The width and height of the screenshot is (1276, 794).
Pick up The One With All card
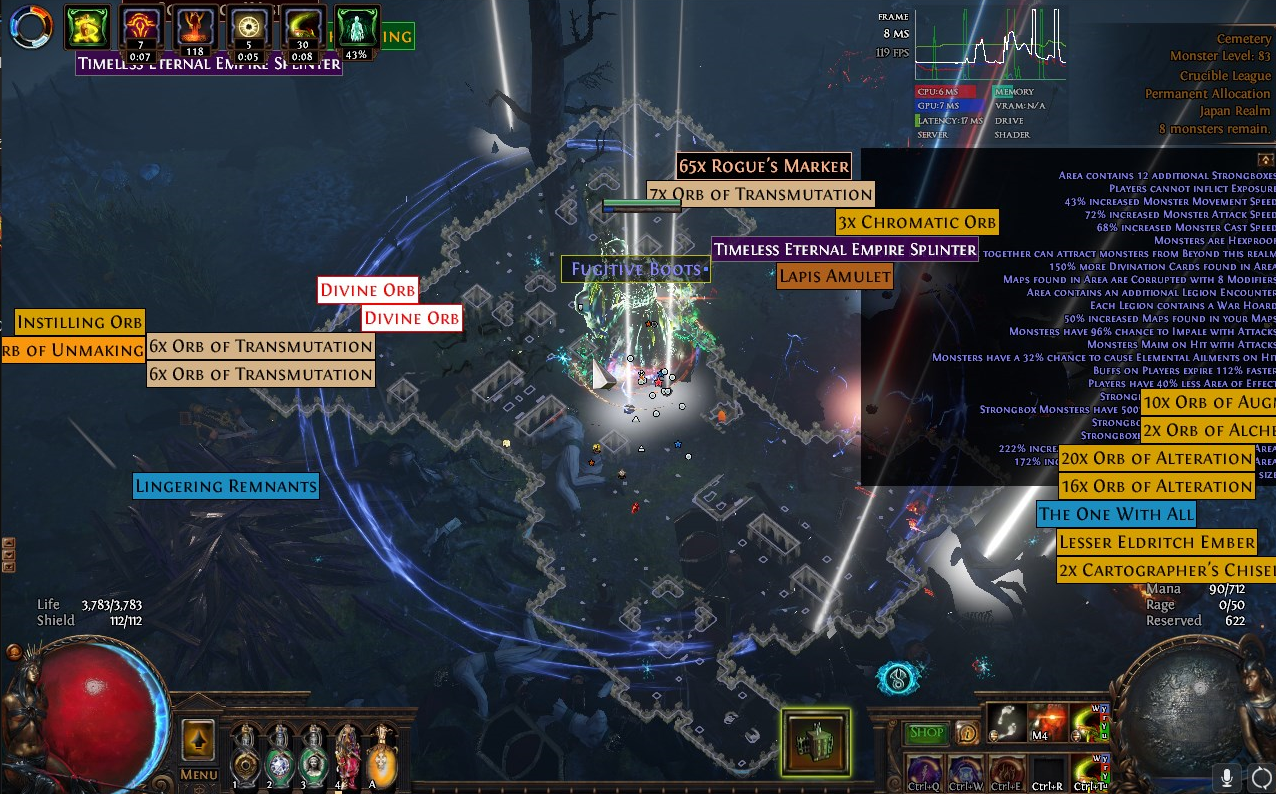coord(1116,514)
